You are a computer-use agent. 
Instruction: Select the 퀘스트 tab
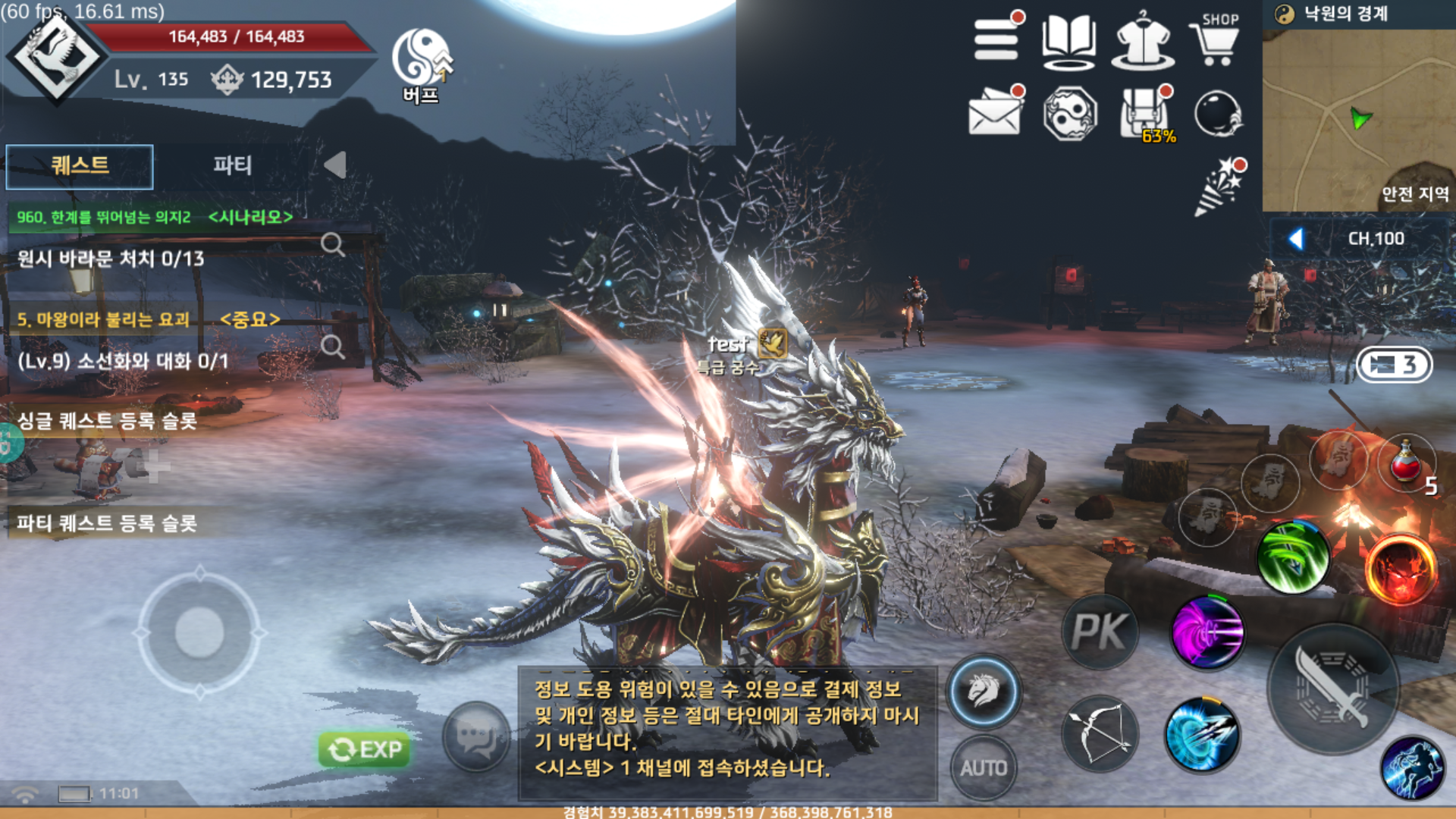[x=79, y=166]
